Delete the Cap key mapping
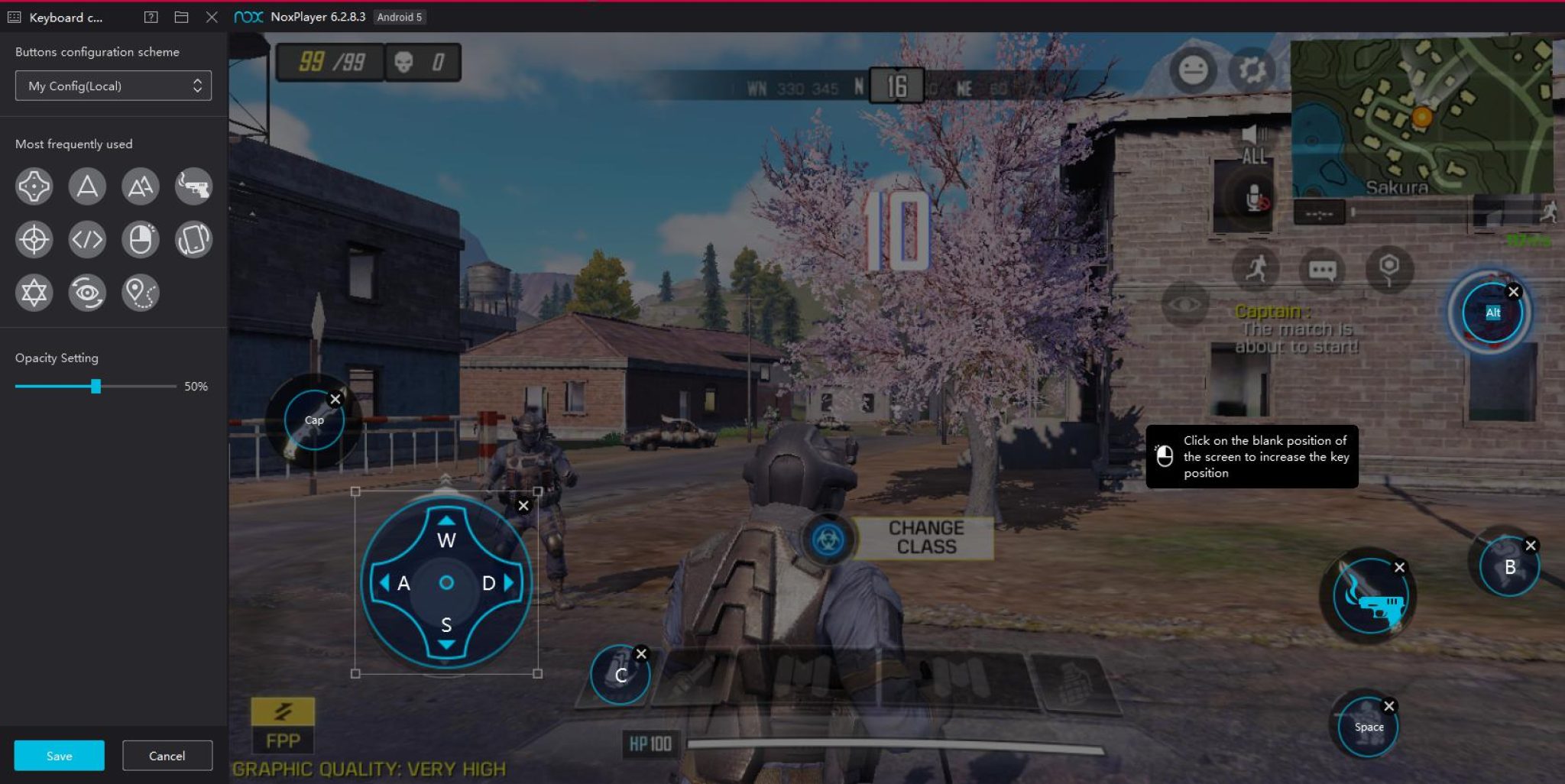1565x784 pixels. tap(335, 399)
